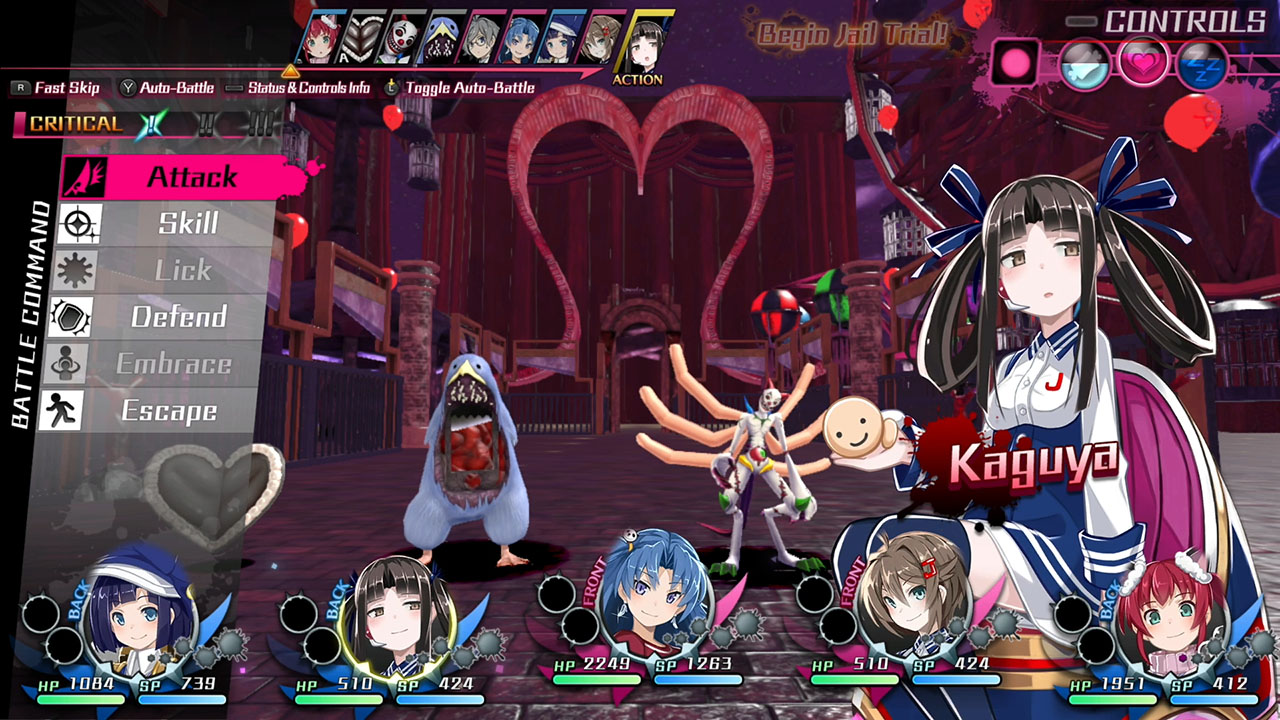Open Status & Controls Info
Screen dimensions: 1280x720
[309, 88]
